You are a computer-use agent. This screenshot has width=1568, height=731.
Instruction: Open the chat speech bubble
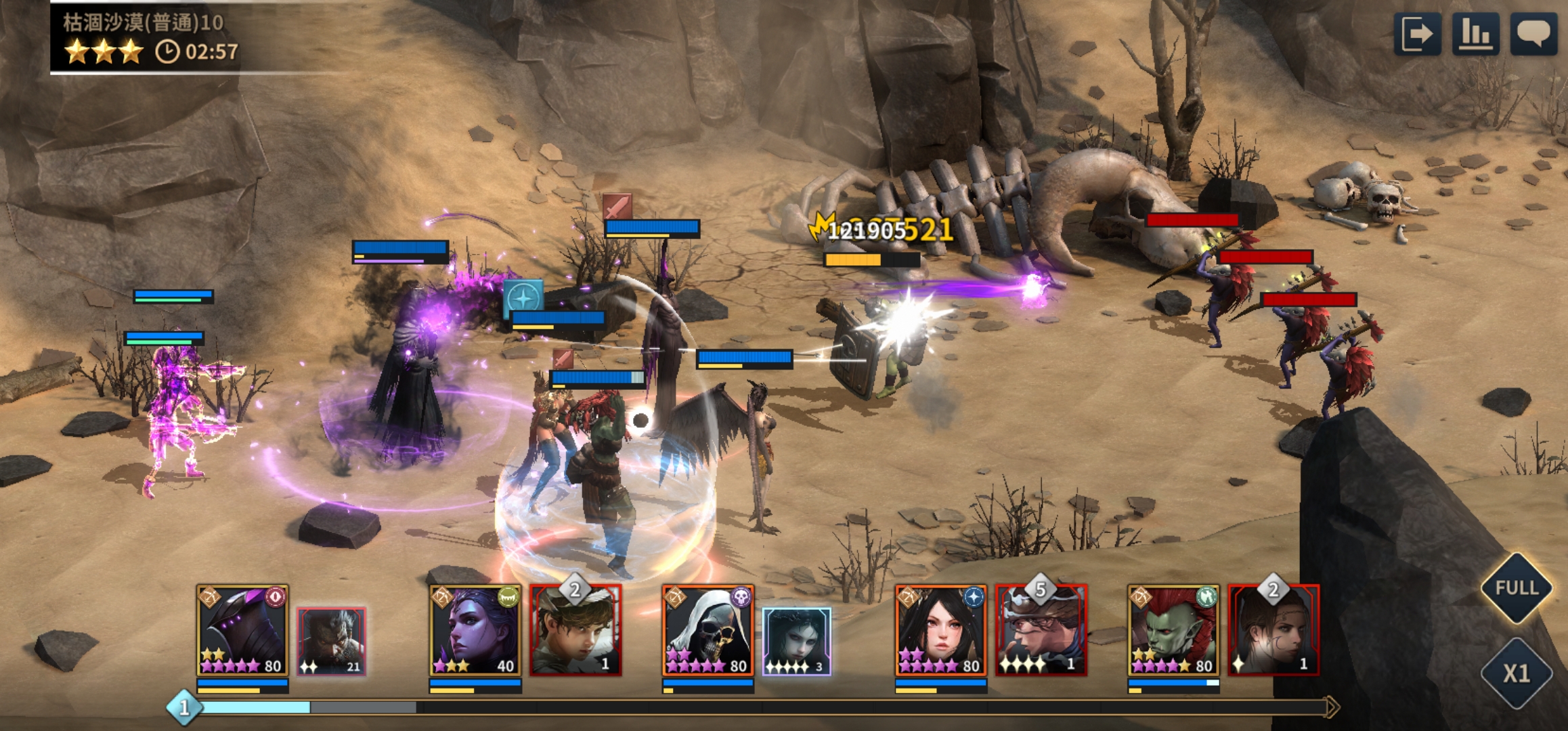pyautogui.click(x=1533, y=33)
